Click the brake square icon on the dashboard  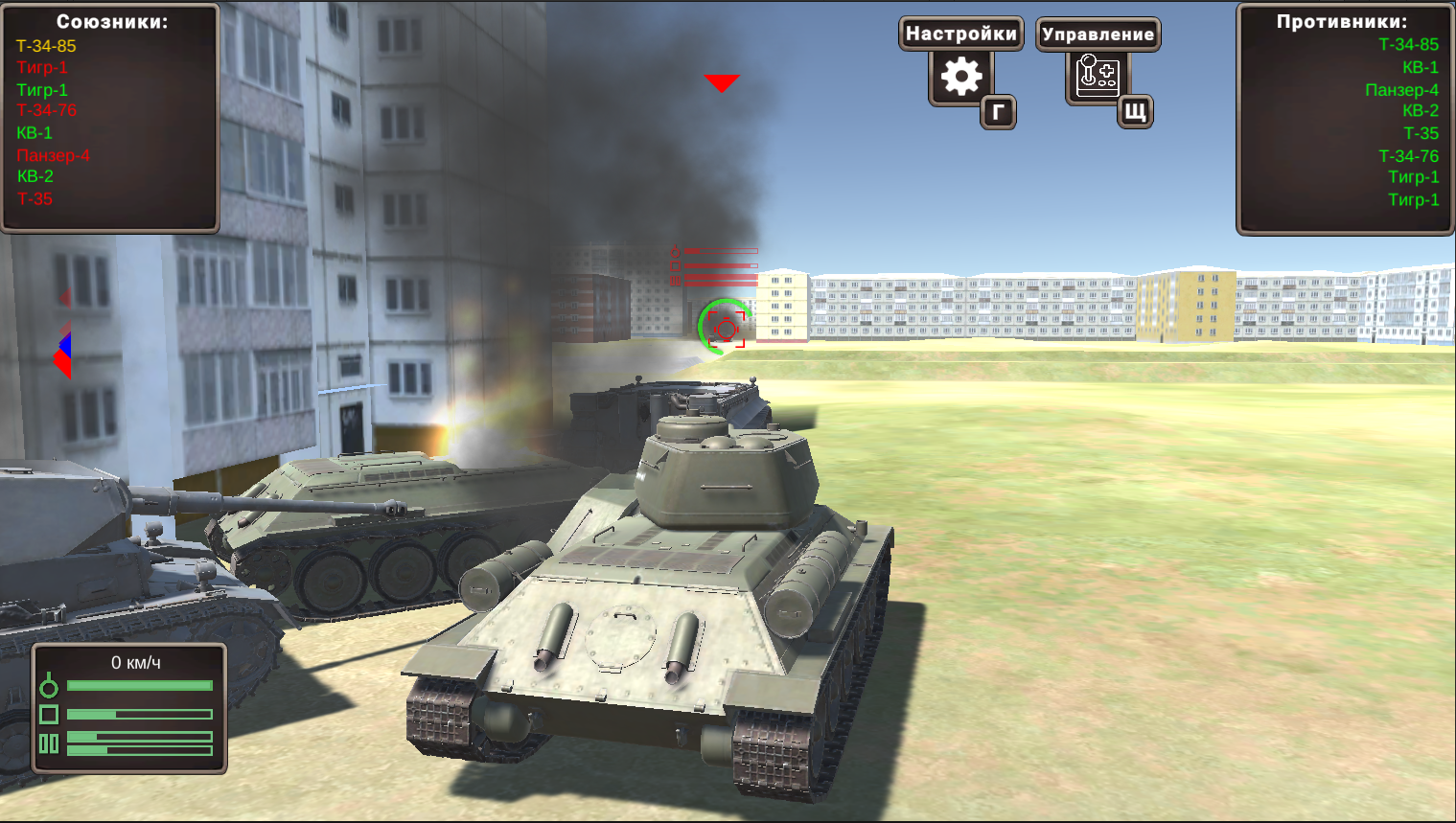[x=50, y=714]
